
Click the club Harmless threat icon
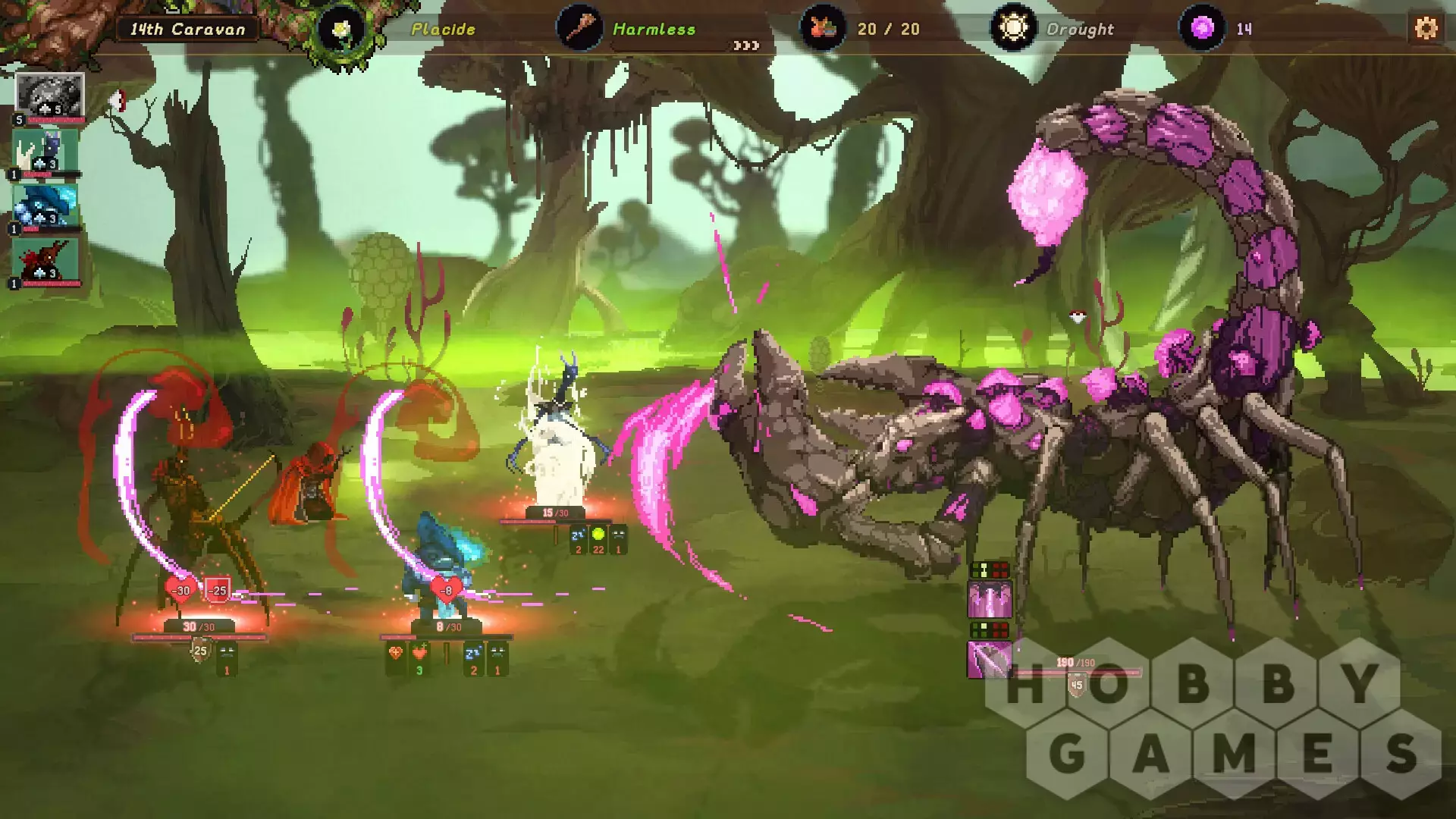click(579, 29)
